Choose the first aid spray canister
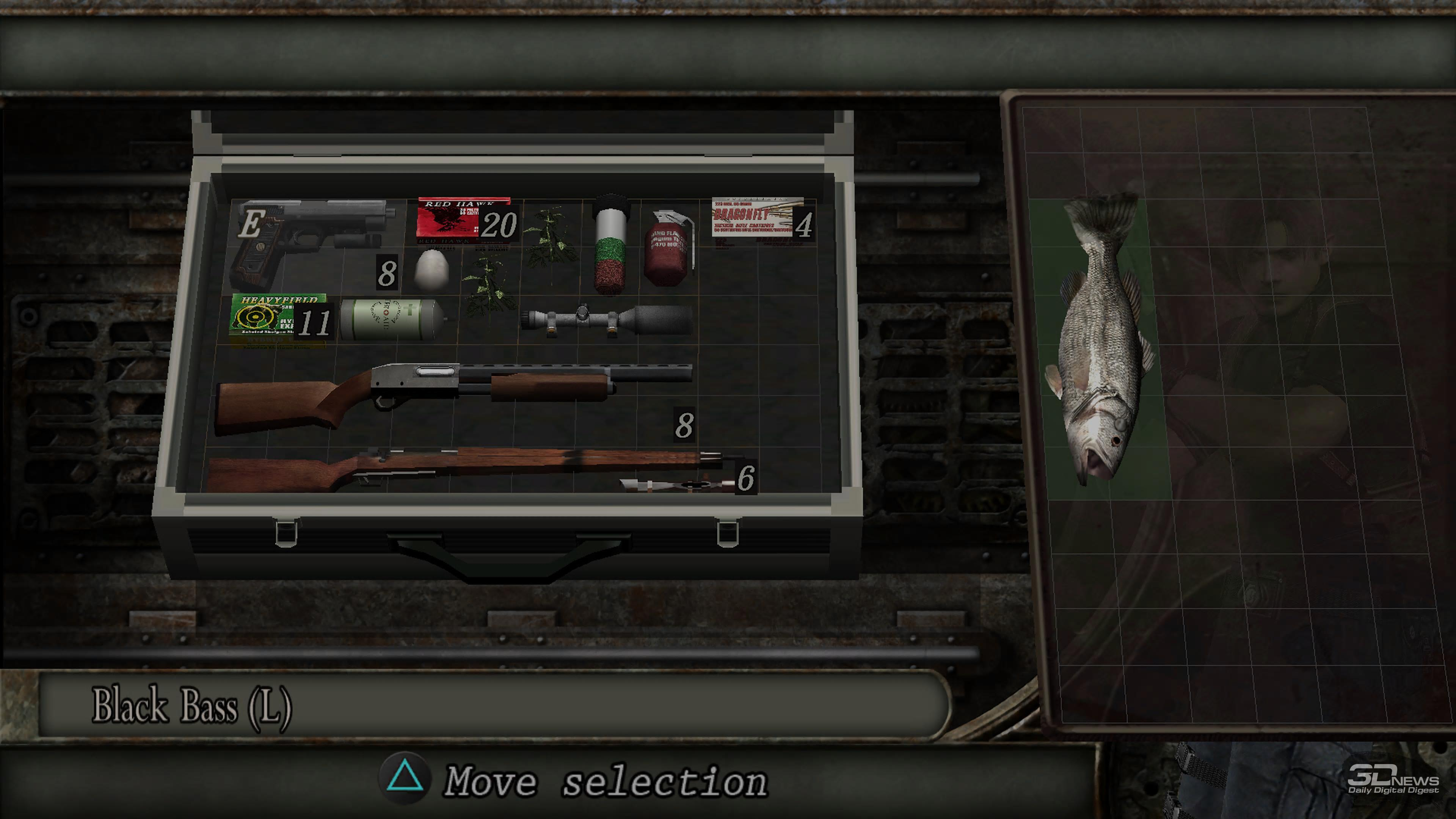Image resolution: width=1456 pixels, height=819 pixels. [x=392, y=319]
